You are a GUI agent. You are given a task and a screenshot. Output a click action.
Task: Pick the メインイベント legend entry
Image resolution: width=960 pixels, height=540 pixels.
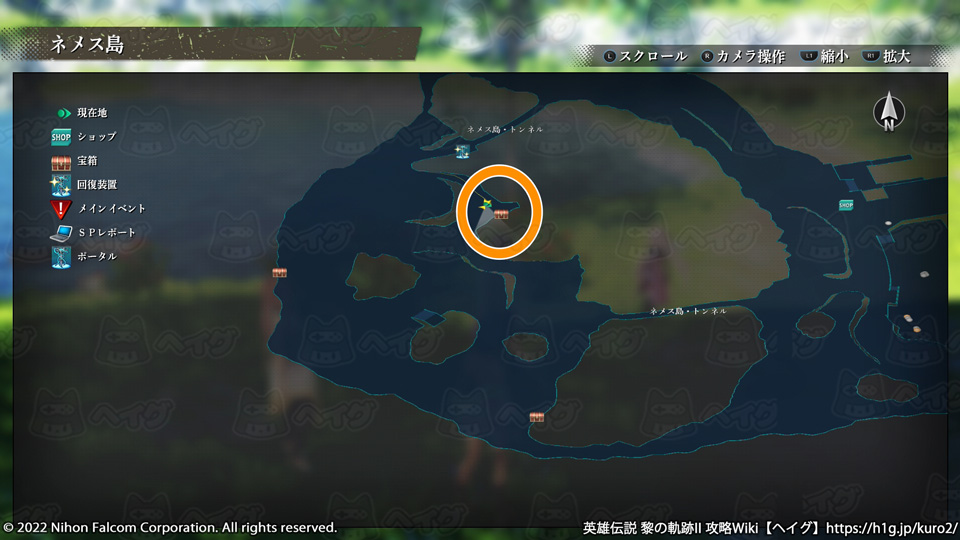98,208
